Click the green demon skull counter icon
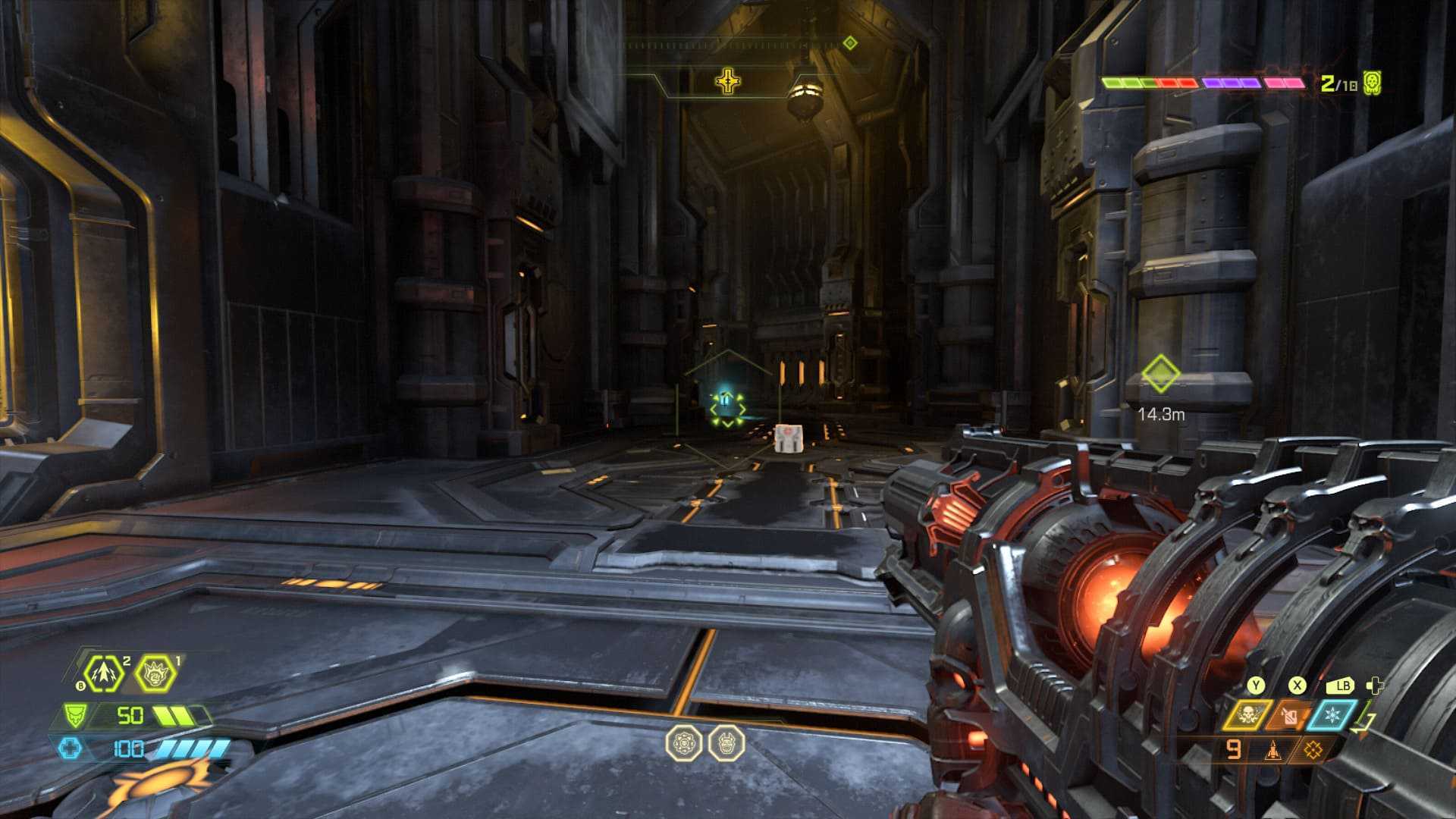Image resolution: width=1456 pixels, height=819 pixels. click(1371, 83)
